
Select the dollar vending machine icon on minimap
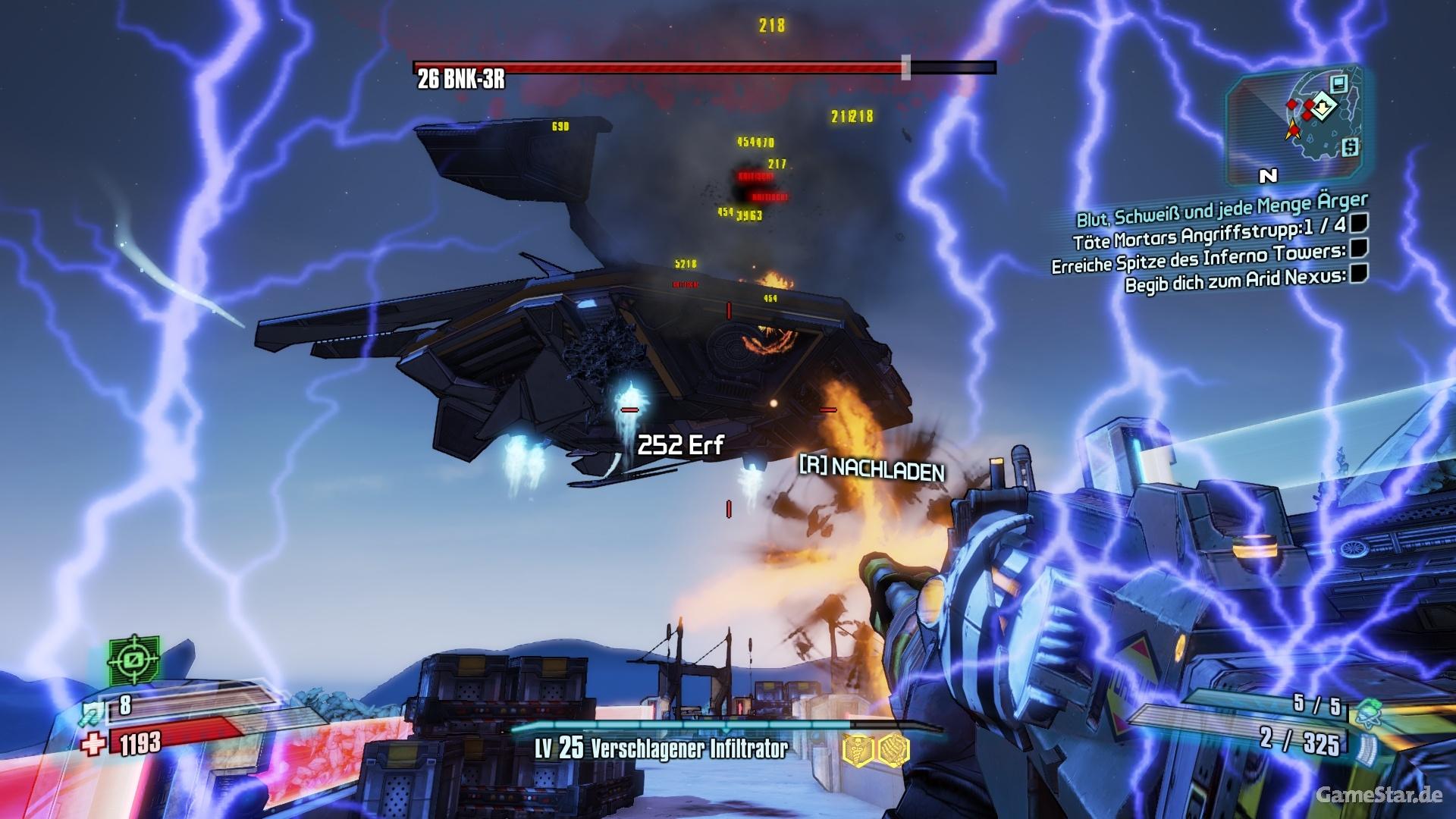tap(1351, 147)
